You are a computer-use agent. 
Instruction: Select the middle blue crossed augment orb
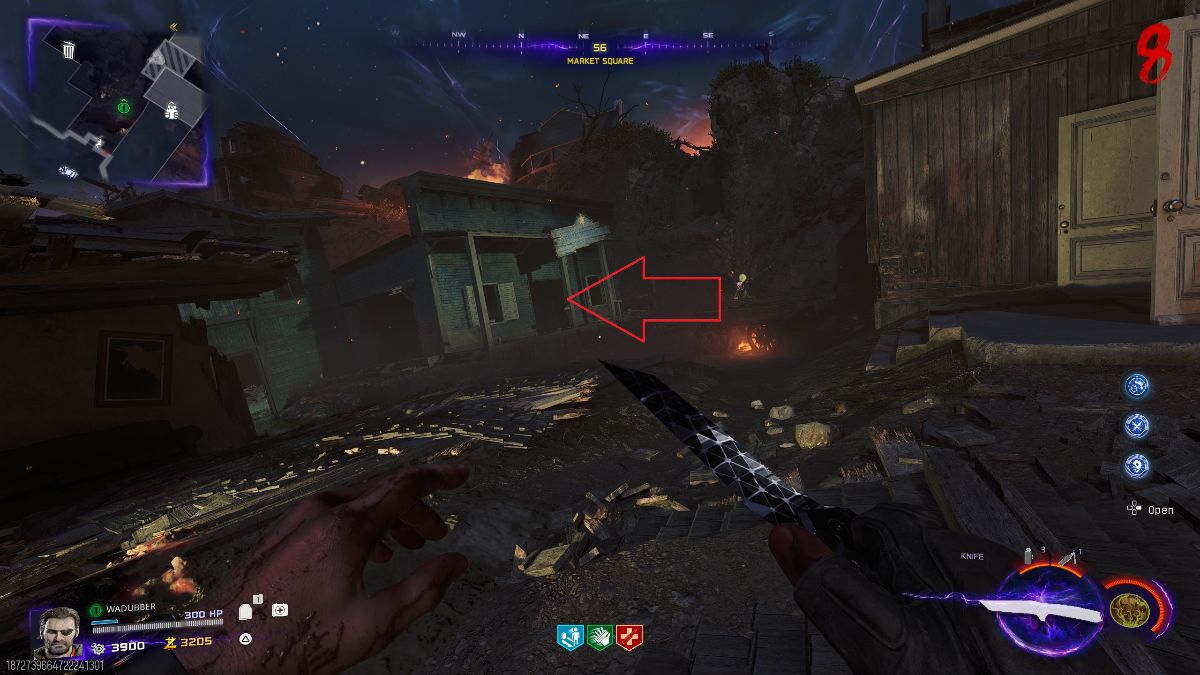click(x=1136, y=424)
